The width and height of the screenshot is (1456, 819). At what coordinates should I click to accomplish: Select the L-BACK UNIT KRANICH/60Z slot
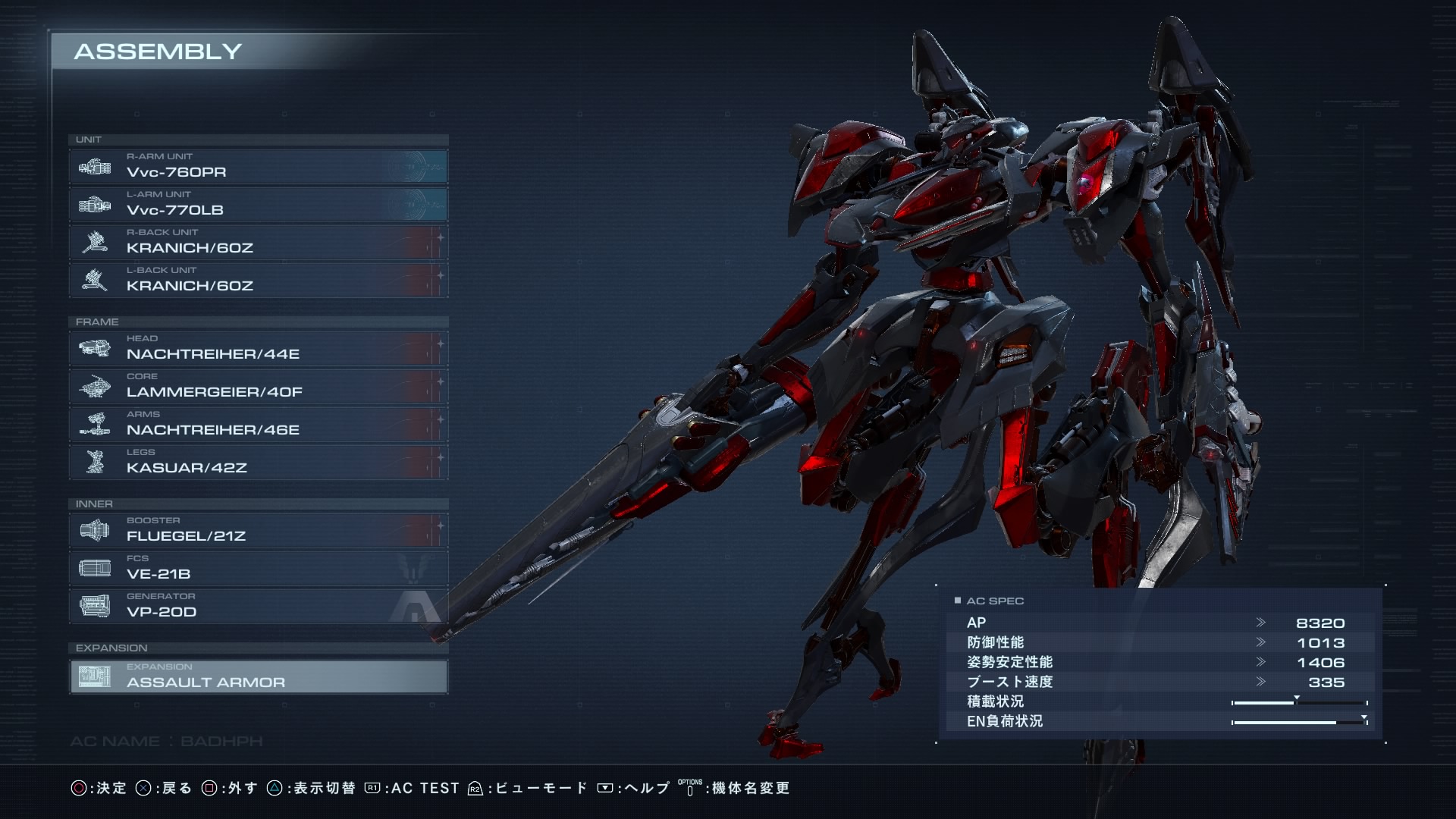click(x=258, y=280)
